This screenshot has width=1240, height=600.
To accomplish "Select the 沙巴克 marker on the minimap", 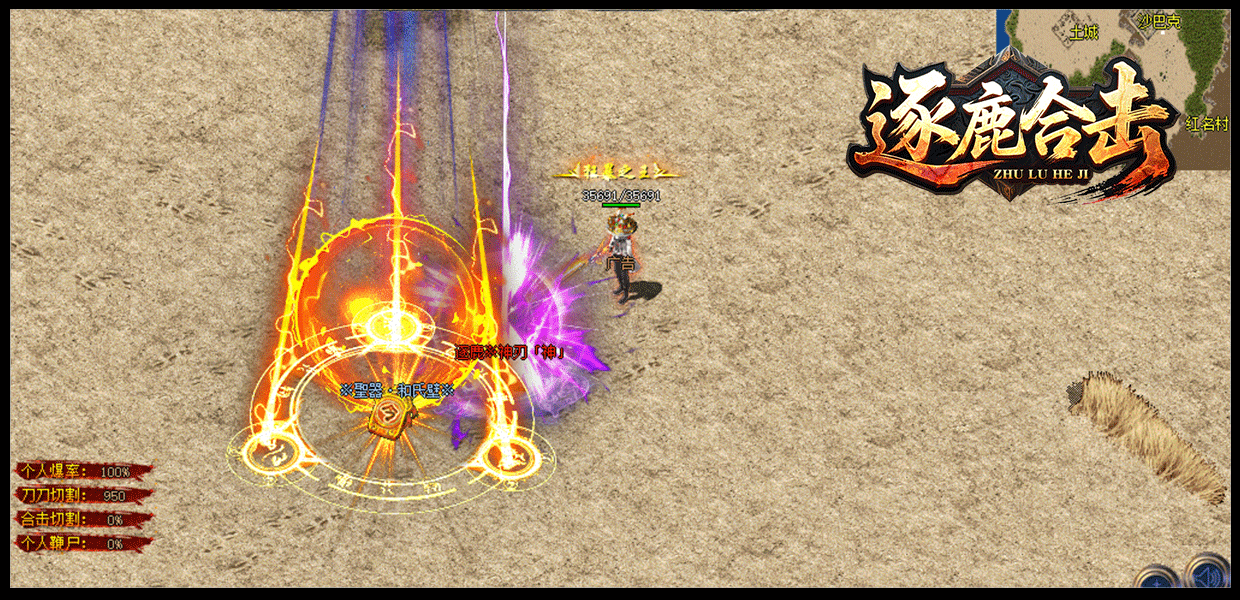I will [1160, 22].
